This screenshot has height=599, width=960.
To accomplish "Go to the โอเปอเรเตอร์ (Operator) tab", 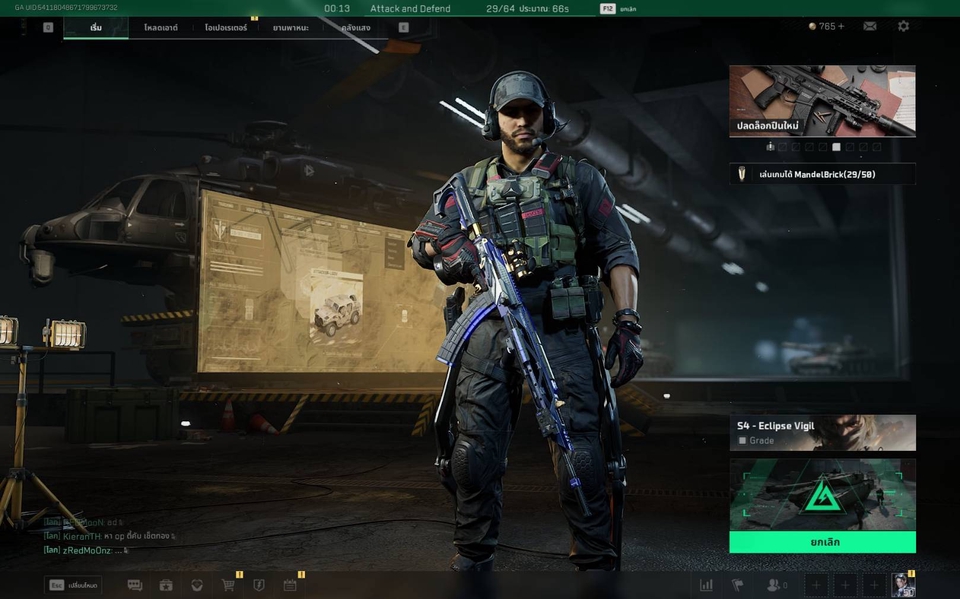I will coord(226,28).
